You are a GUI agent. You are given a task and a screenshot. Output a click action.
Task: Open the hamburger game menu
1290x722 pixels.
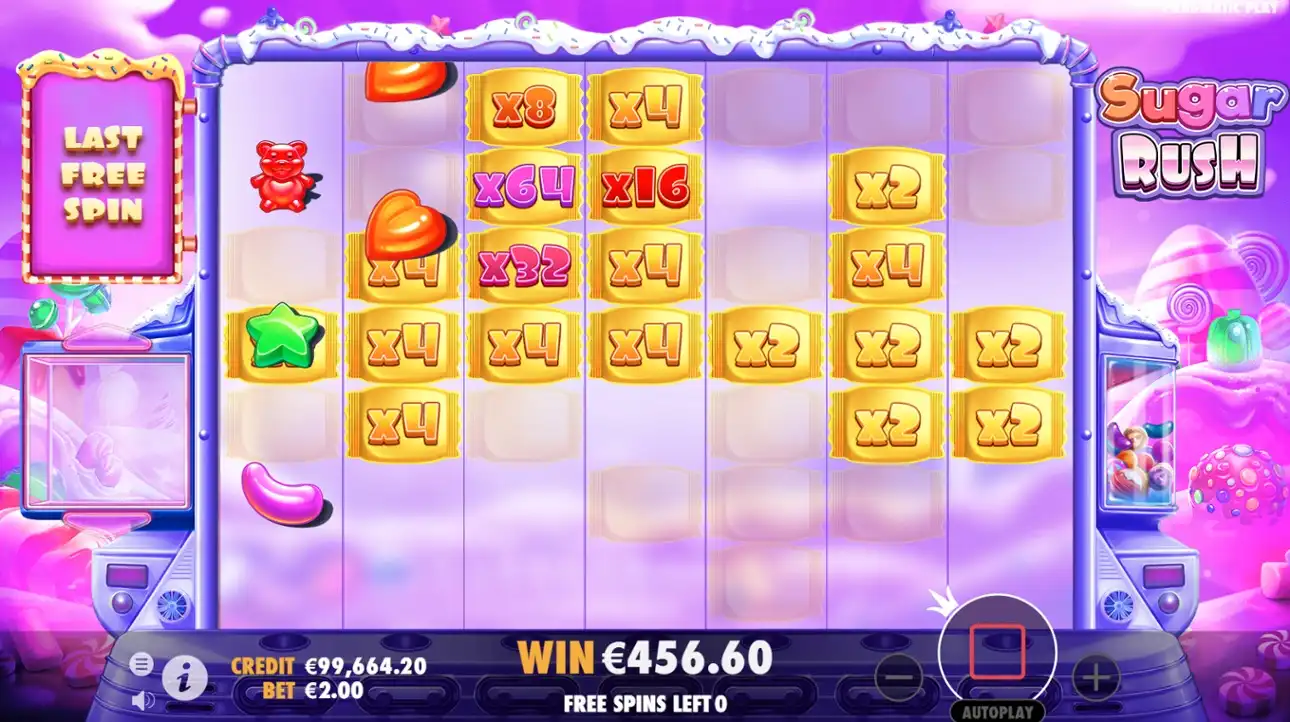[141, 662]
